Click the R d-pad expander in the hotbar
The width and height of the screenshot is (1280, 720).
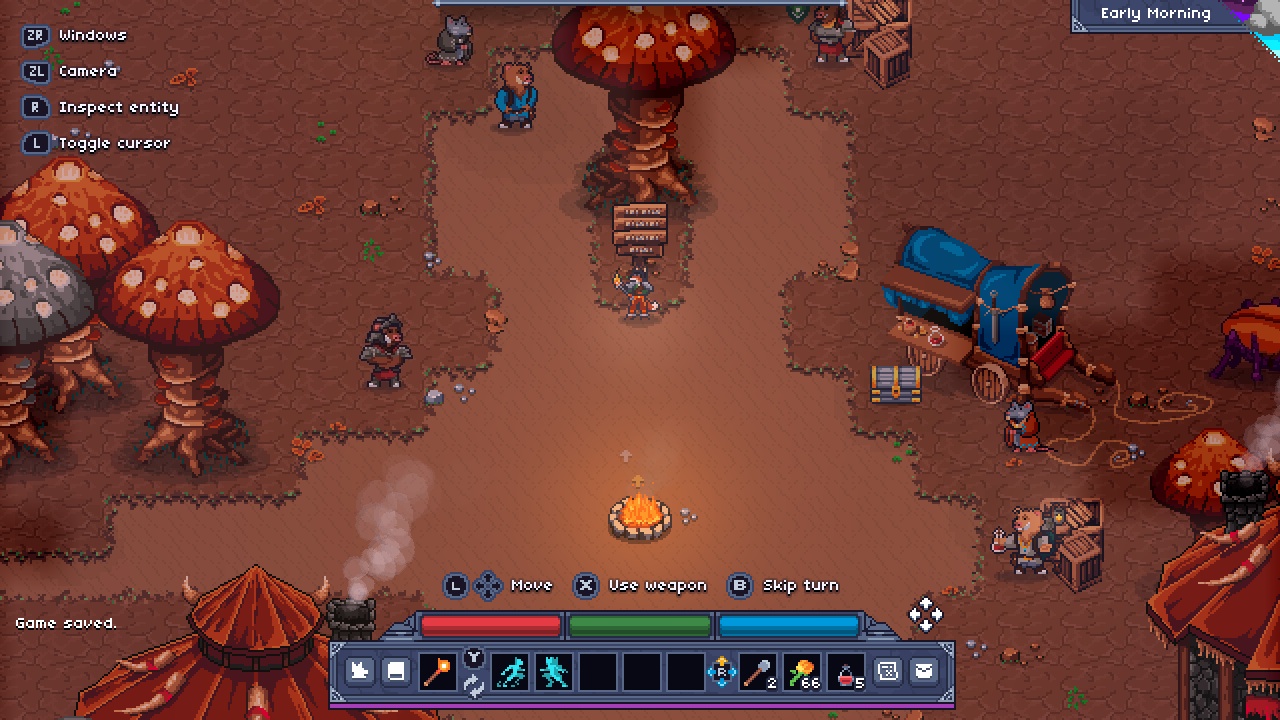[x=723, y=671]
